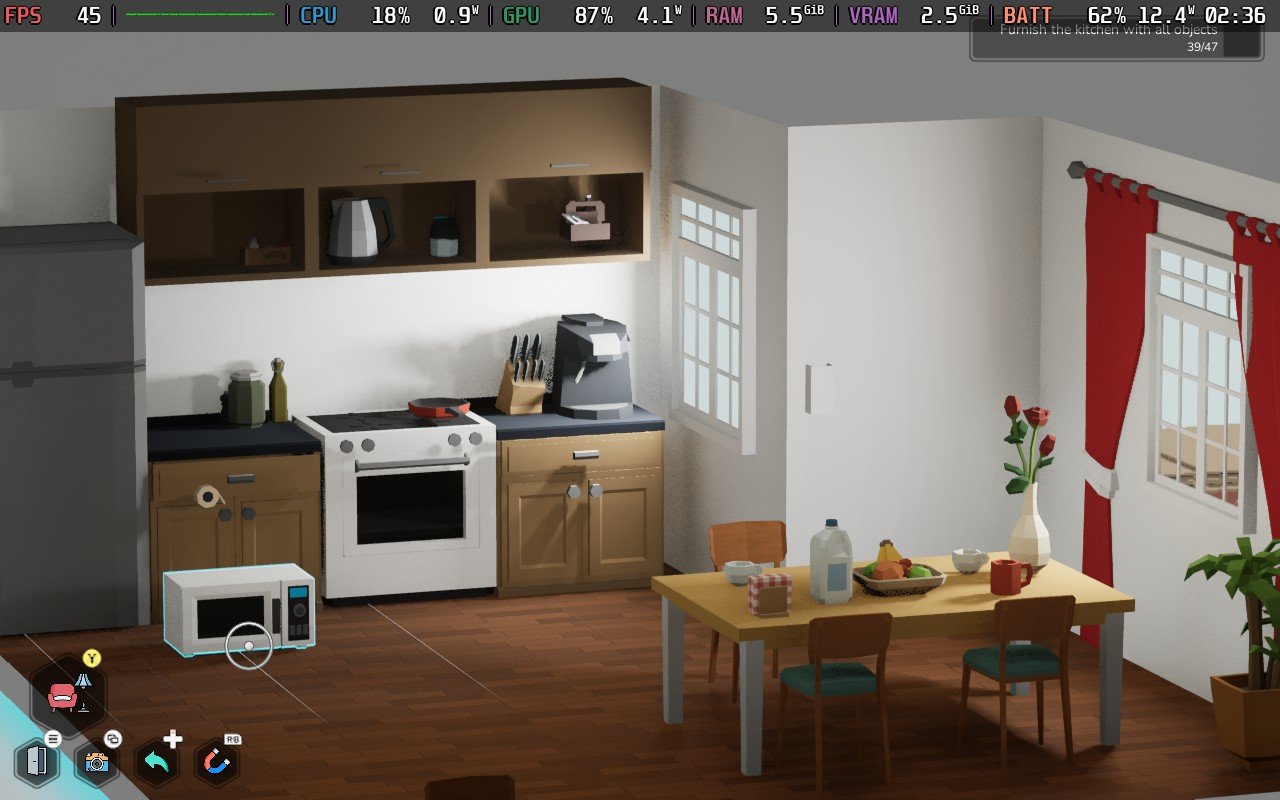Viewport: 1280px width, 800px height.
Task: Open the furniture catalog armchair and lamp icon
Action: pos(68,693)
